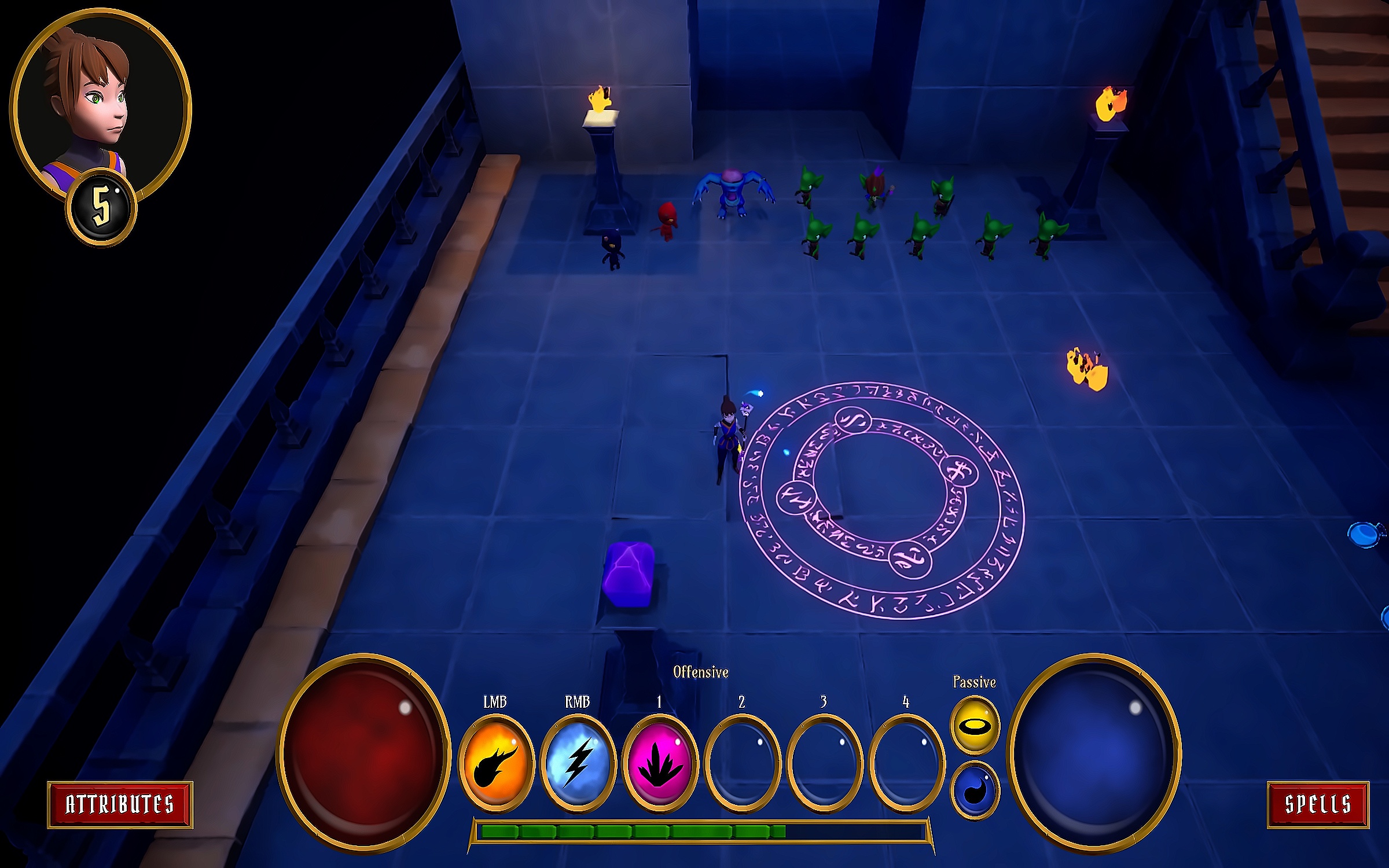
Task: Activate the fireball spell on LMB
Action: [495, 763]
